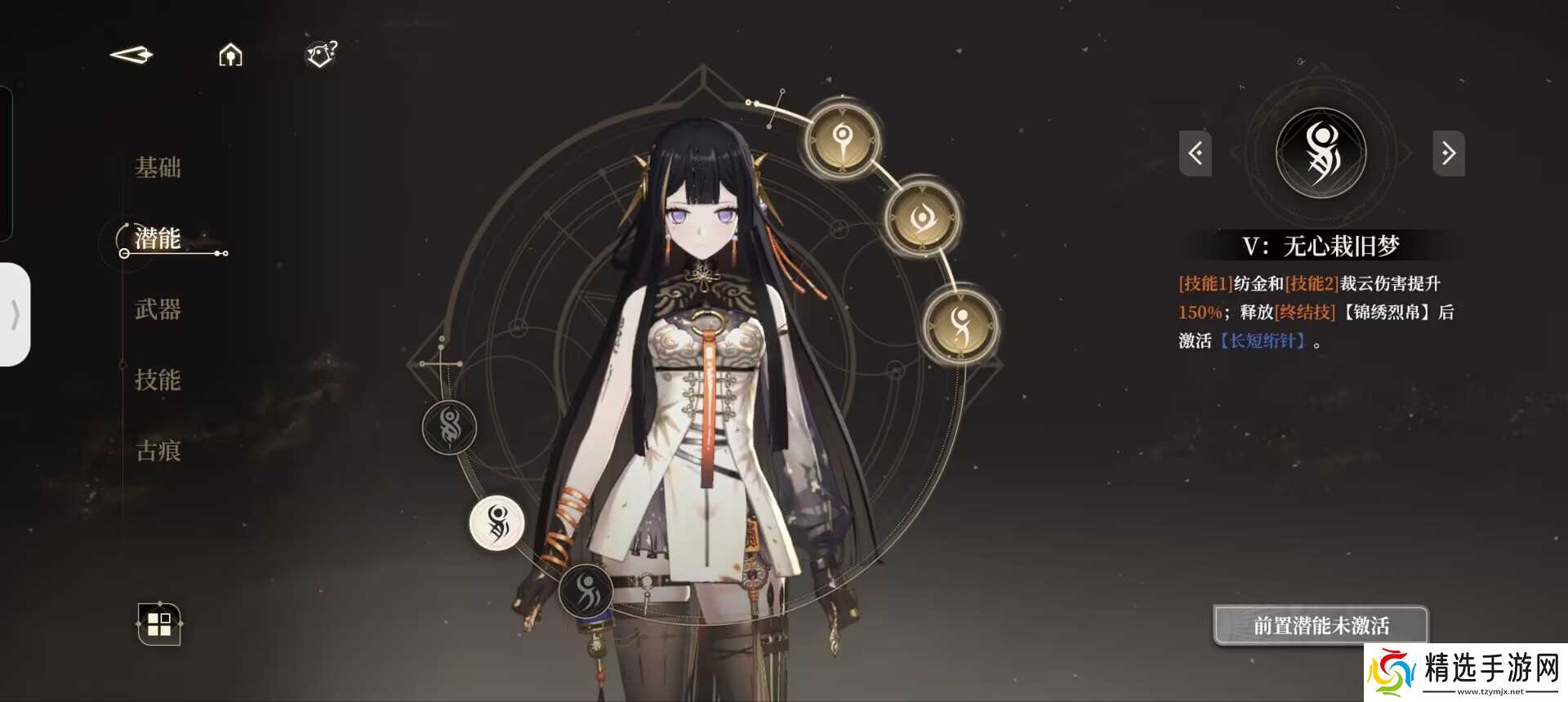The height and width of the screenshot is (702, 1568).
Task: Switch to the 基础 tab
Action: coord(158,168)
